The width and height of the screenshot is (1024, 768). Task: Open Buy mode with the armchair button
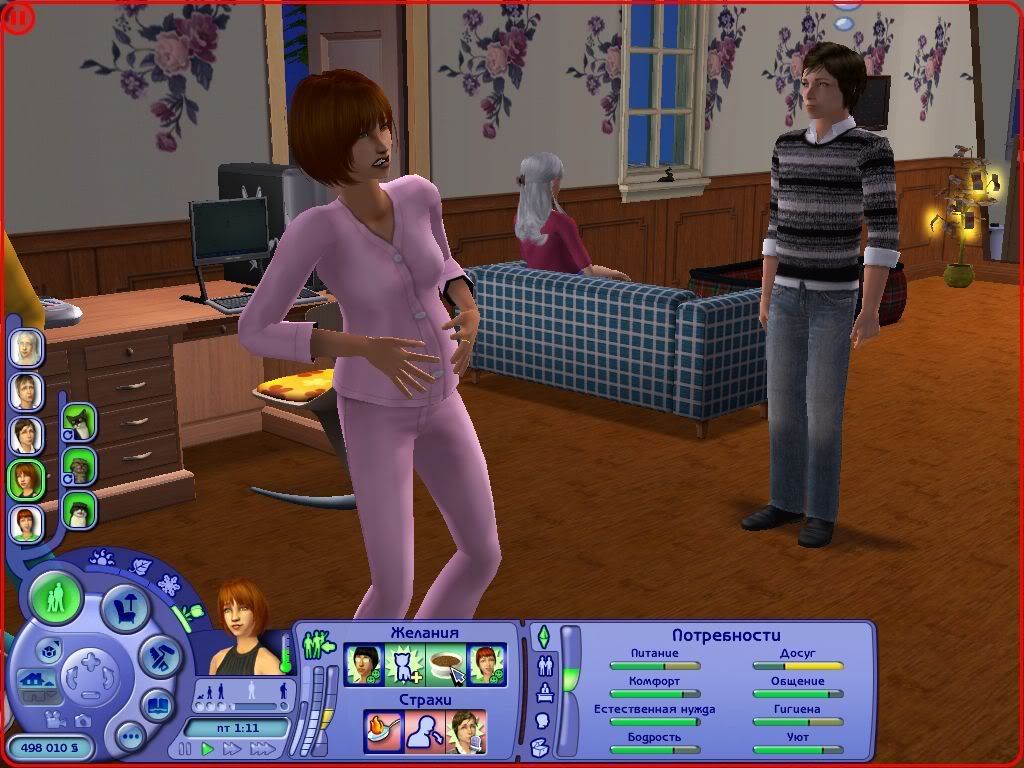coord(126,608)
